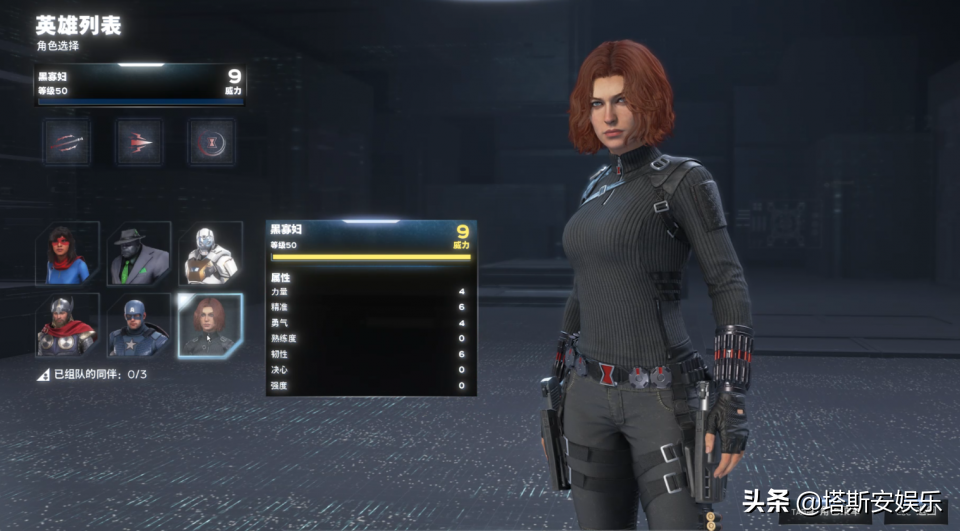
Task: Open the red claw slash skill icon
Action: (67, 142)
